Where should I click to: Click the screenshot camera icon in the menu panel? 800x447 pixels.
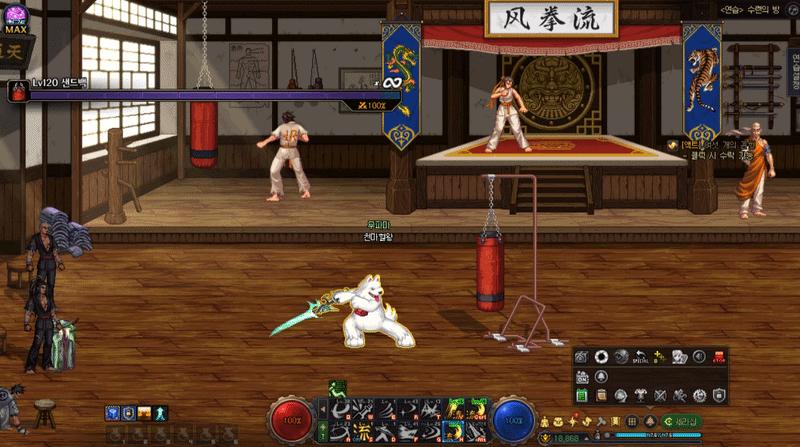point(582,357)
